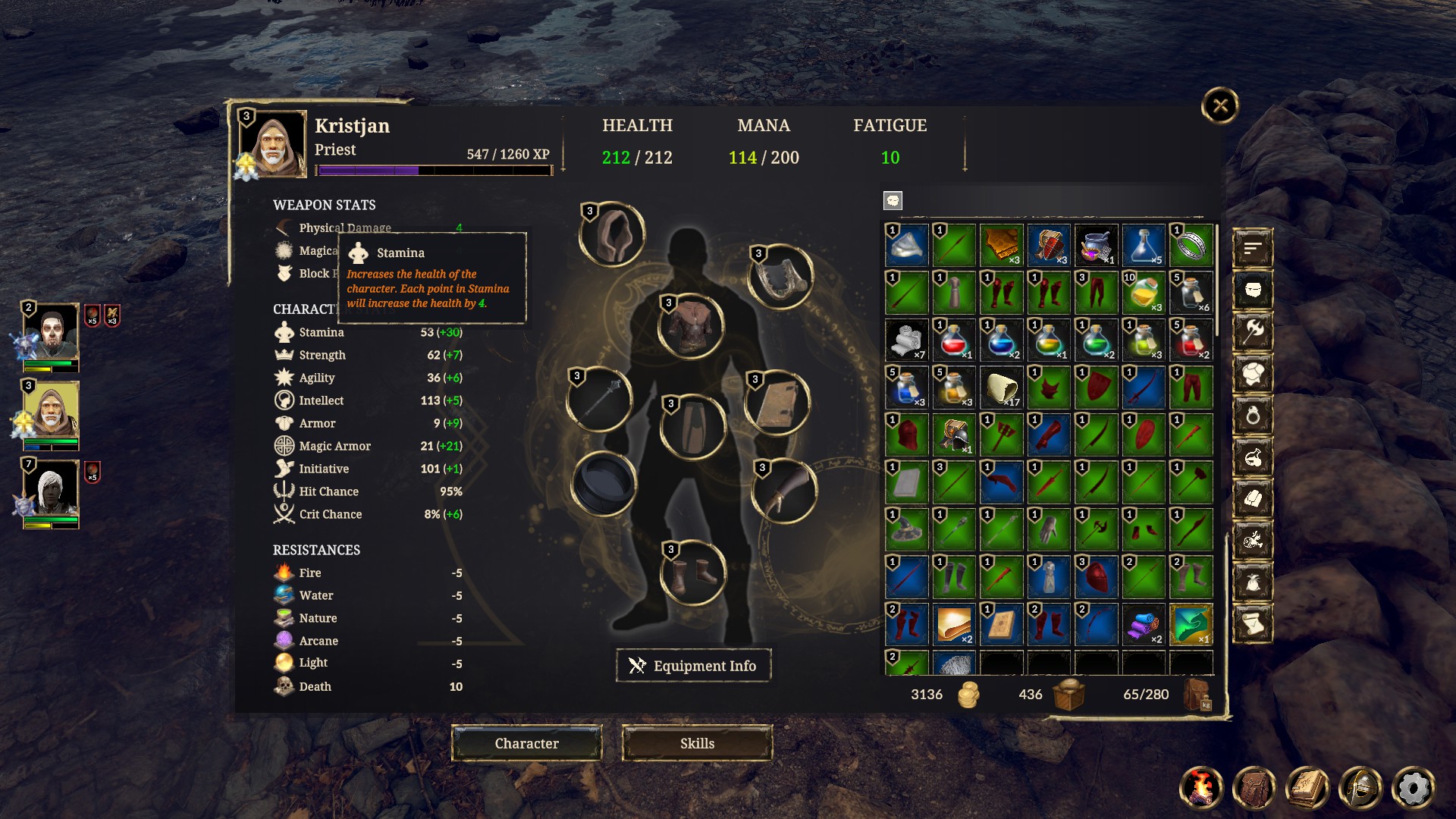Select the cooking pot item in inventory
The height and width of the screenshot is (819, 1456).
pyautogui.click(x=1096, y=245)
